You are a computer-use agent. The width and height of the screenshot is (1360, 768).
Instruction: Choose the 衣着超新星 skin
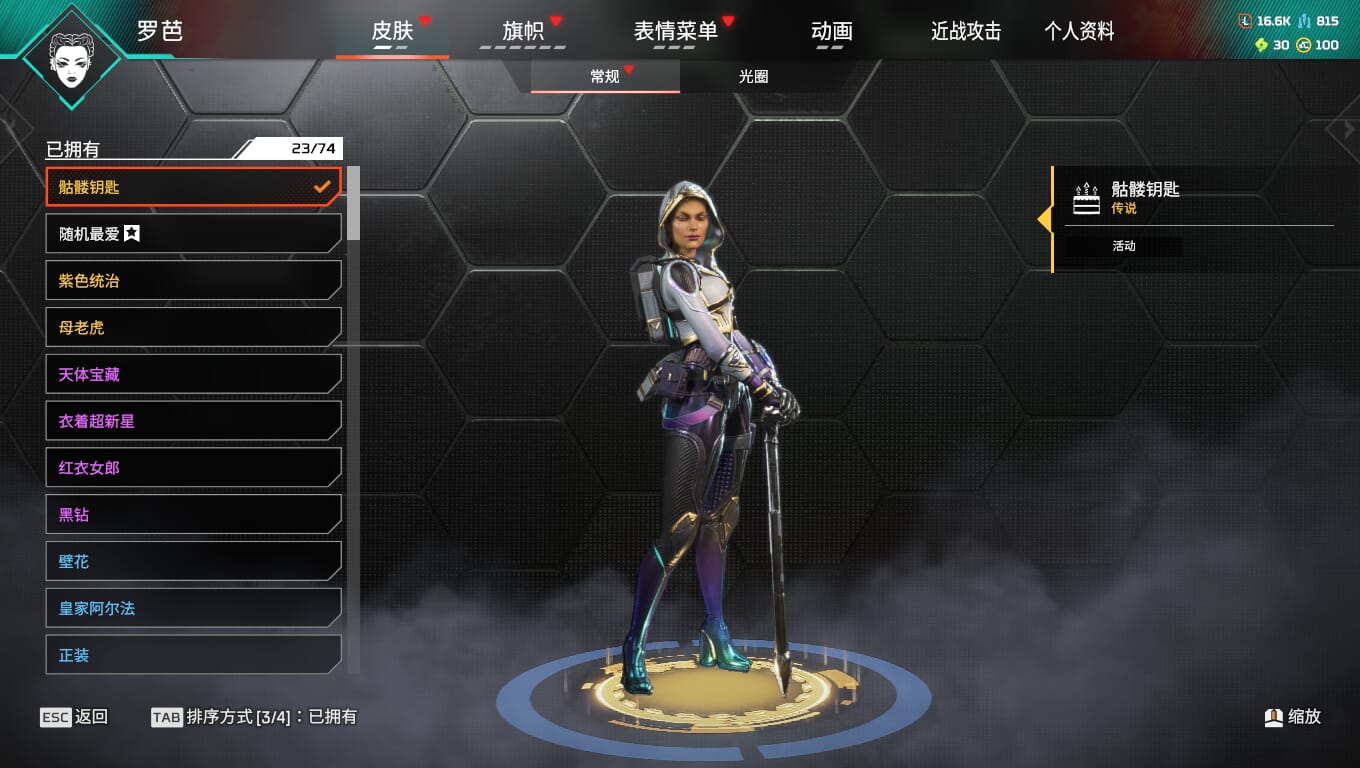pos(193,421)
